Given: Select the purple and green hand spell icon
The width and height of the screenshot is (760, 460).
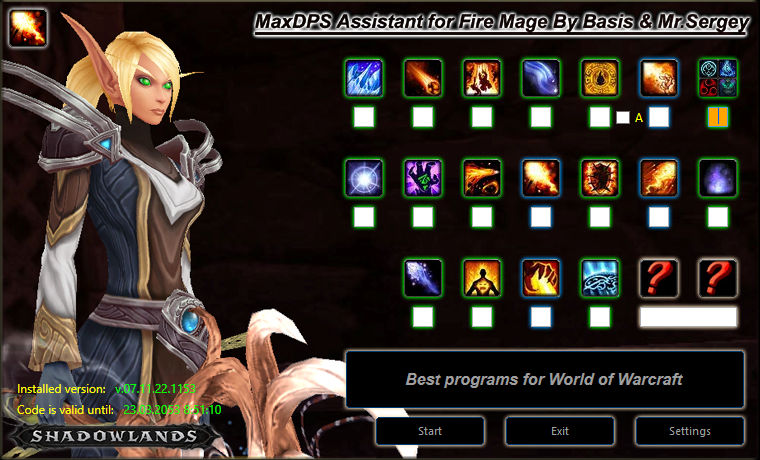Looking at the screenshot, I should pyautogui.click(x=423, y=178).
